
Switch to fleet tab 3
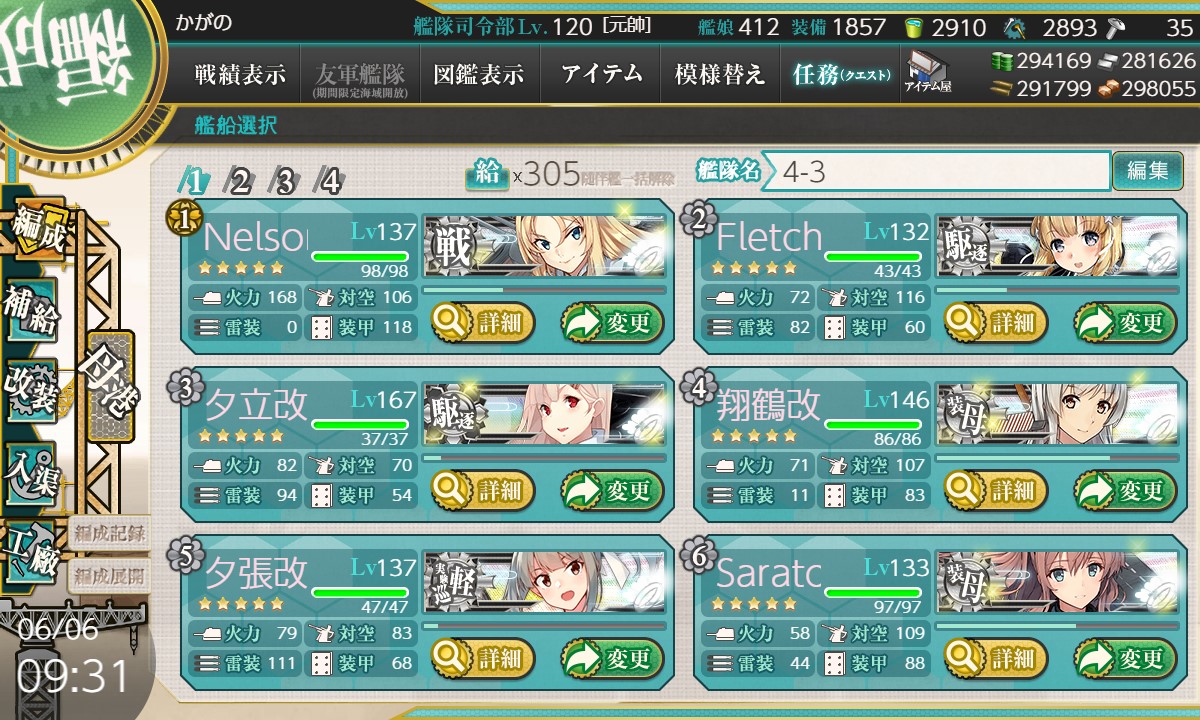pyautogui.click(x=285, y=181)
